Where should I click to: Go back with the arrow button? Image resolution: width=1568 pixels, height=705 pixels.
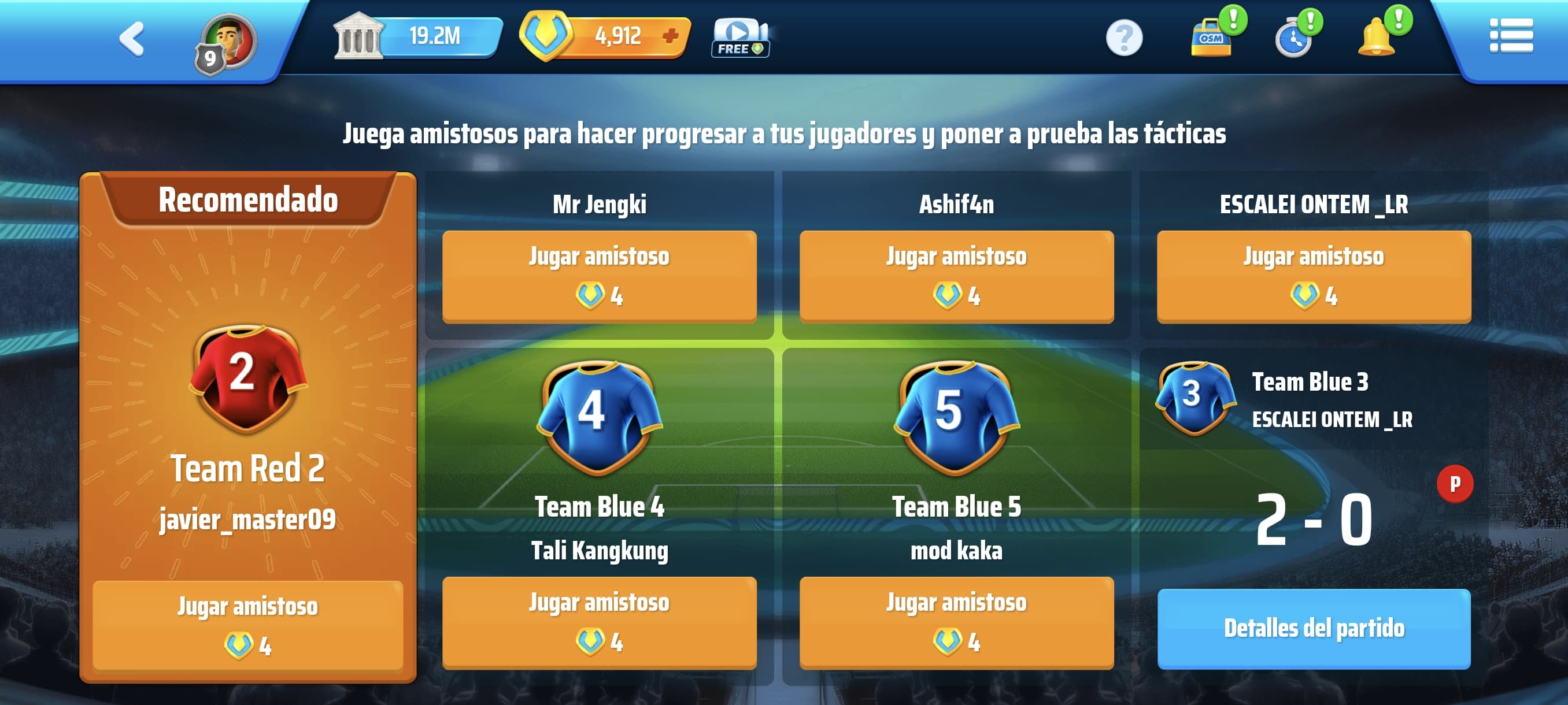132,39
